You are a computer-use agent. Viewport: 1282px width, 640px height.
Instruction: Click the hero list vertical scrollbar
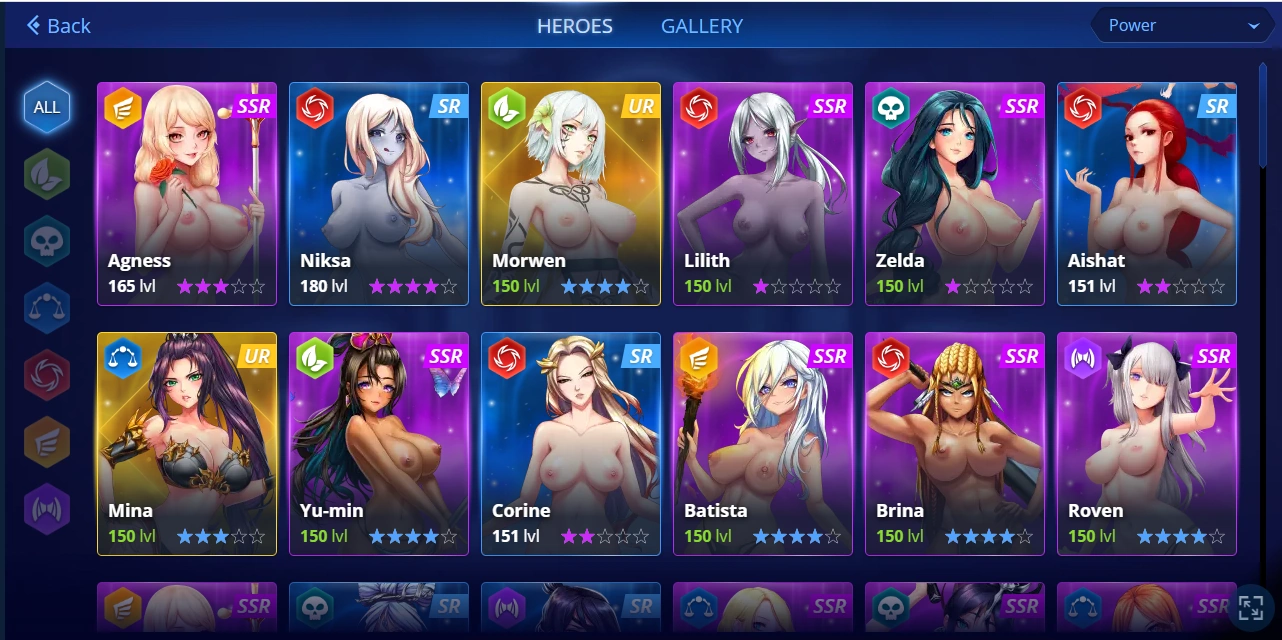pos(1263,120)
